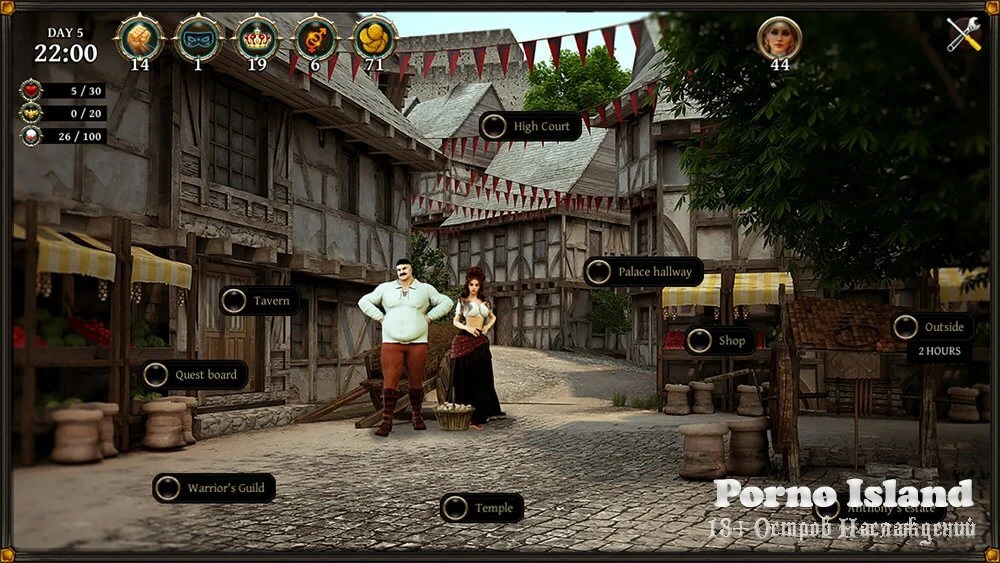Go to the High Court
The width and height of the screenshot is (1000, 563).
(x=530, y=126)
